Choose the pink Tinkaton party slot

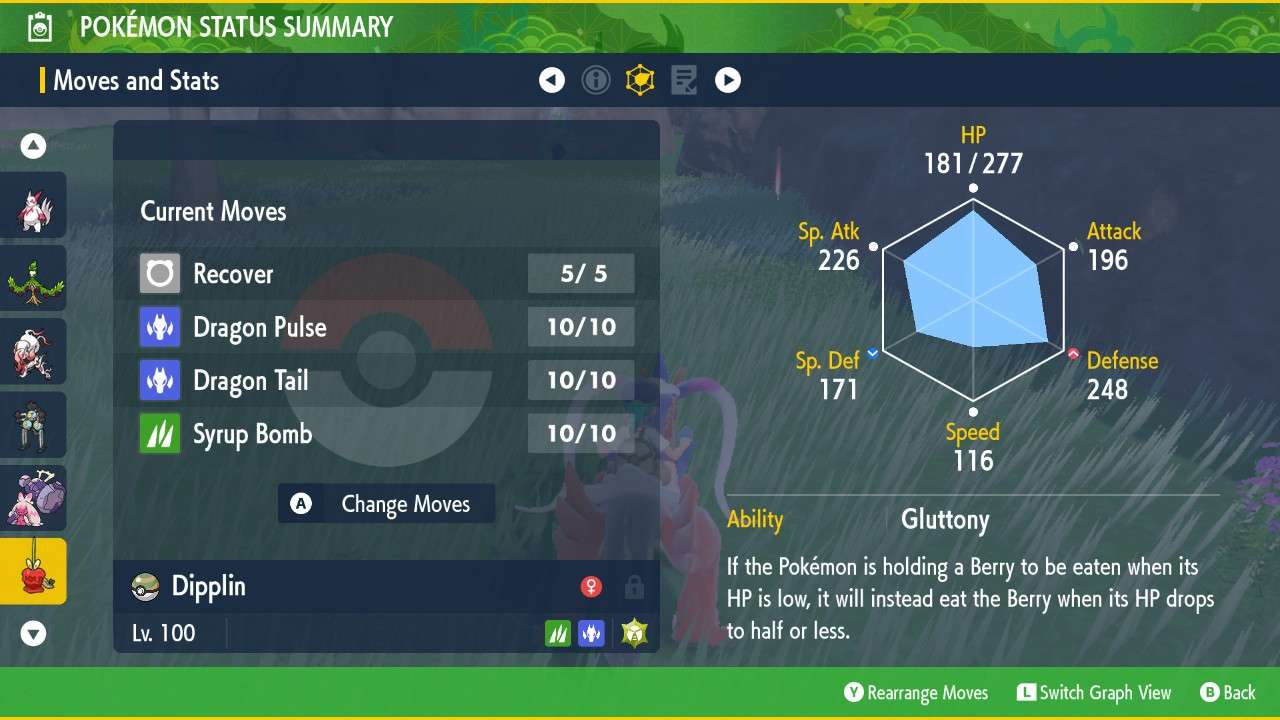tap(34, 498)
